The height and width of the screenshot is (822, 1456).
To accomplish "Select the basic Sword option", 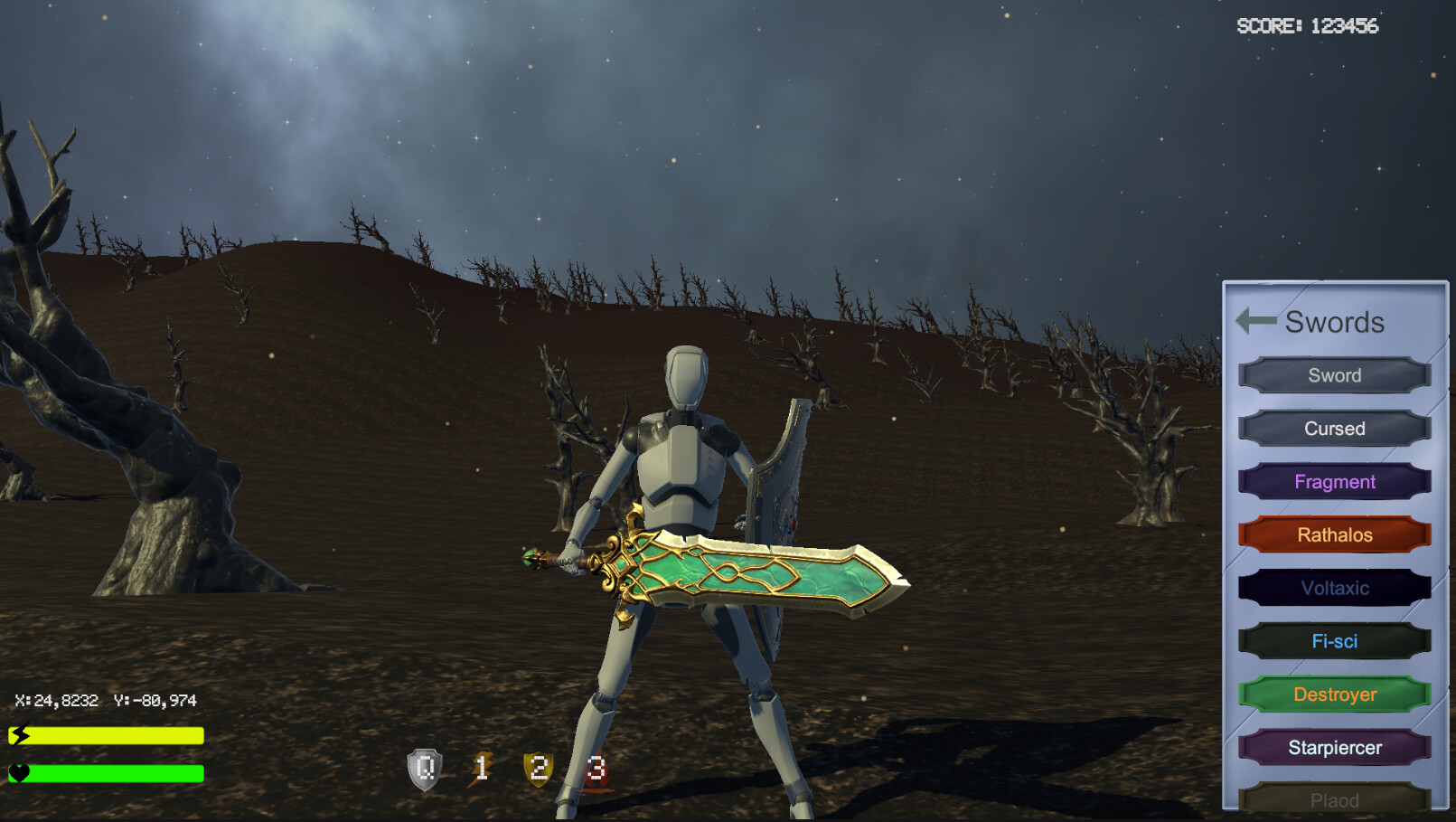I will coord(1334,375).
